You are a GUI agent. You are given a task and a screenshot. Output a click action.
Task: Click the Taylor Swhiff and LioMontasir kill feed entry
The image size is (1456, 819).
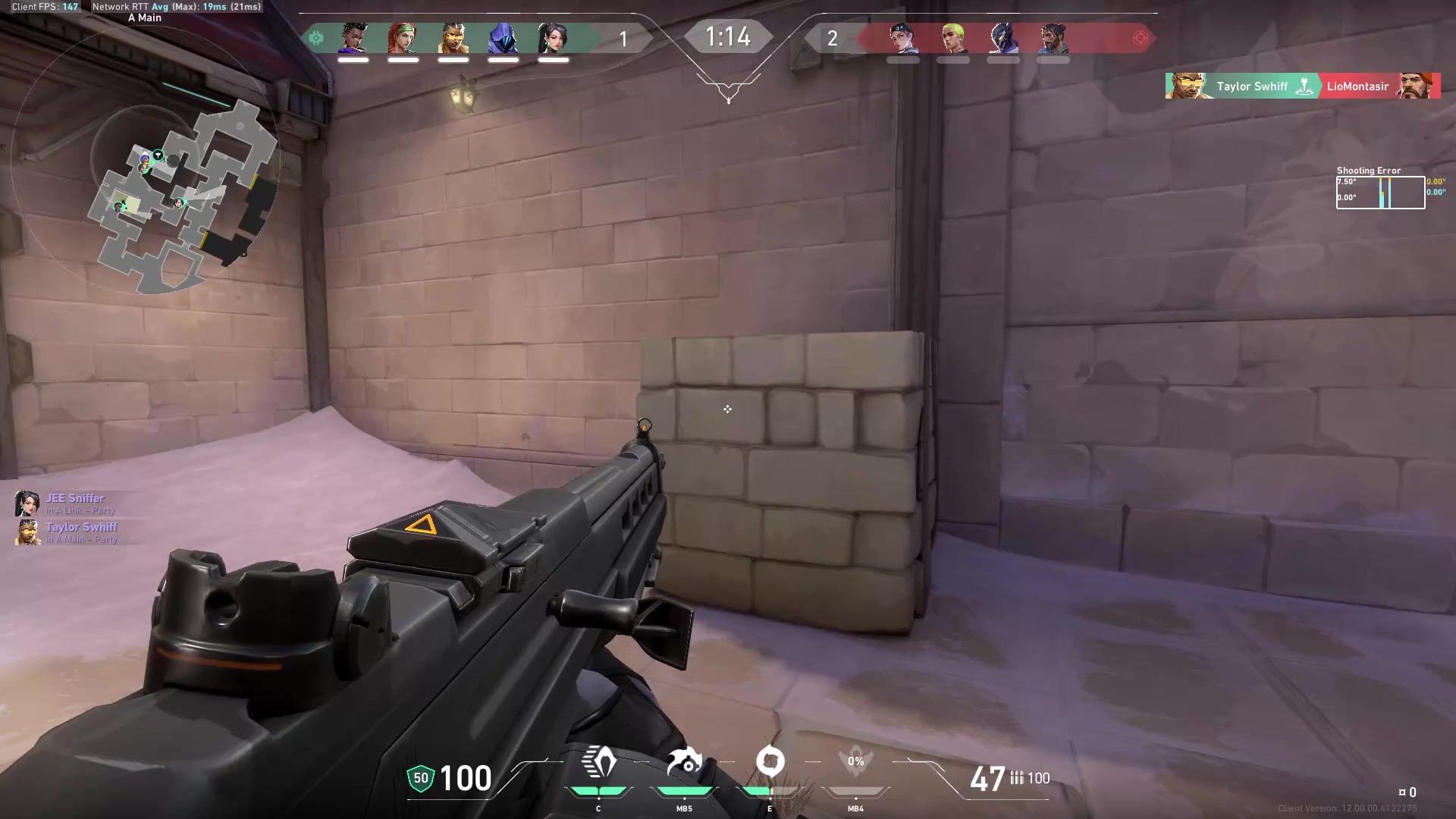tap(1302, 86)
